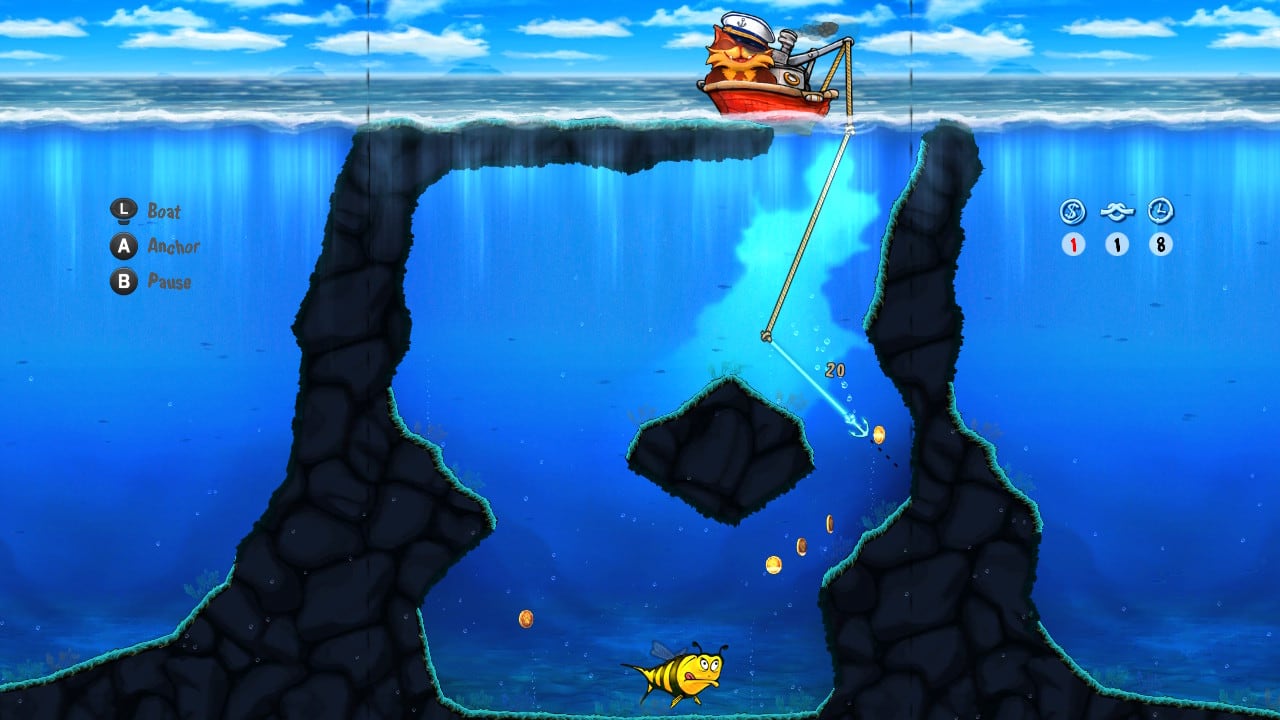Click the Boat label text
1280x720 pixels.
click(x=163, y=212)
